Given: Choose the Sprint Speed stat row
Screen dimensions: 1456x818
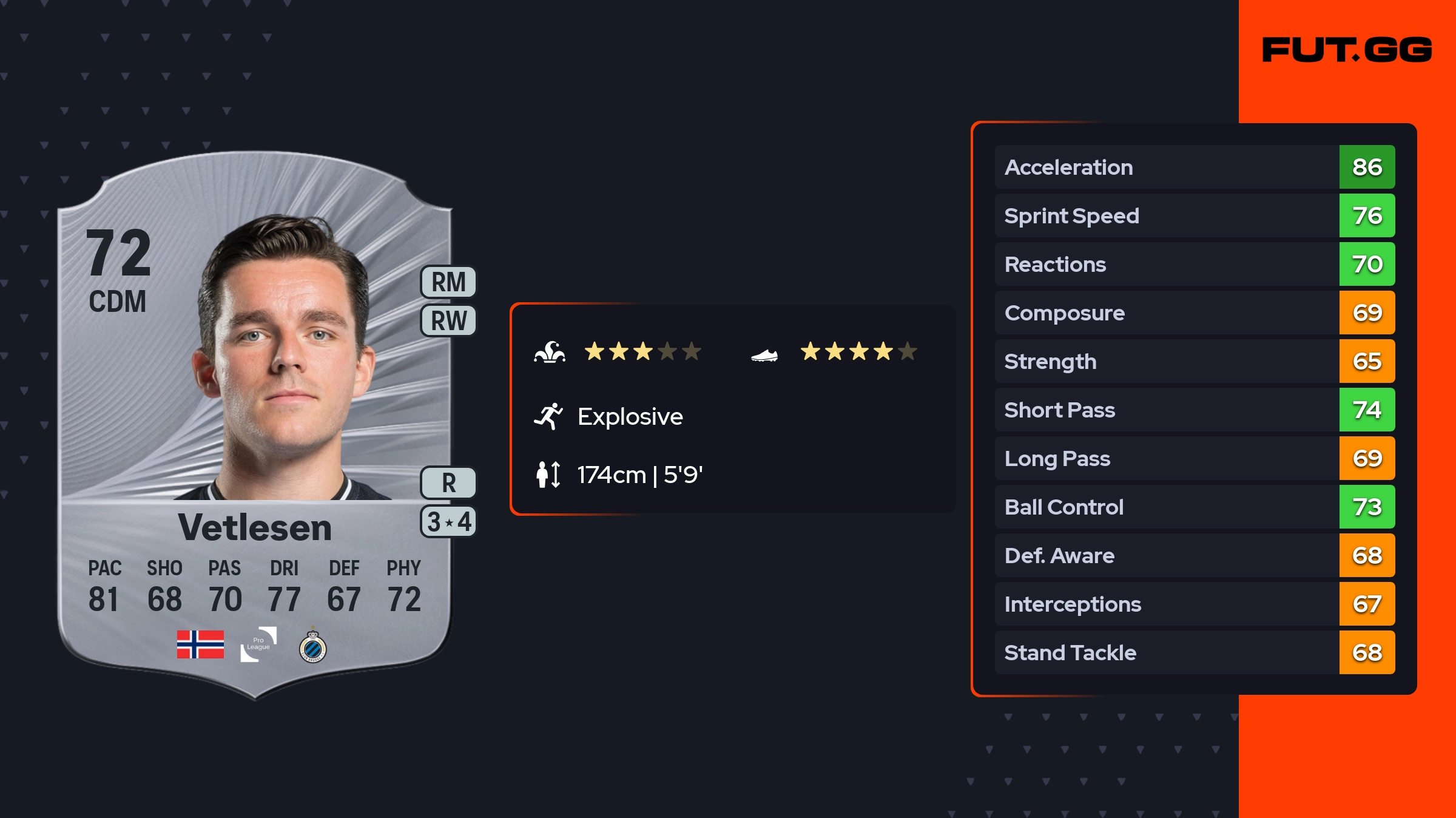Looking at the screenshot, I should (1194, 215).
